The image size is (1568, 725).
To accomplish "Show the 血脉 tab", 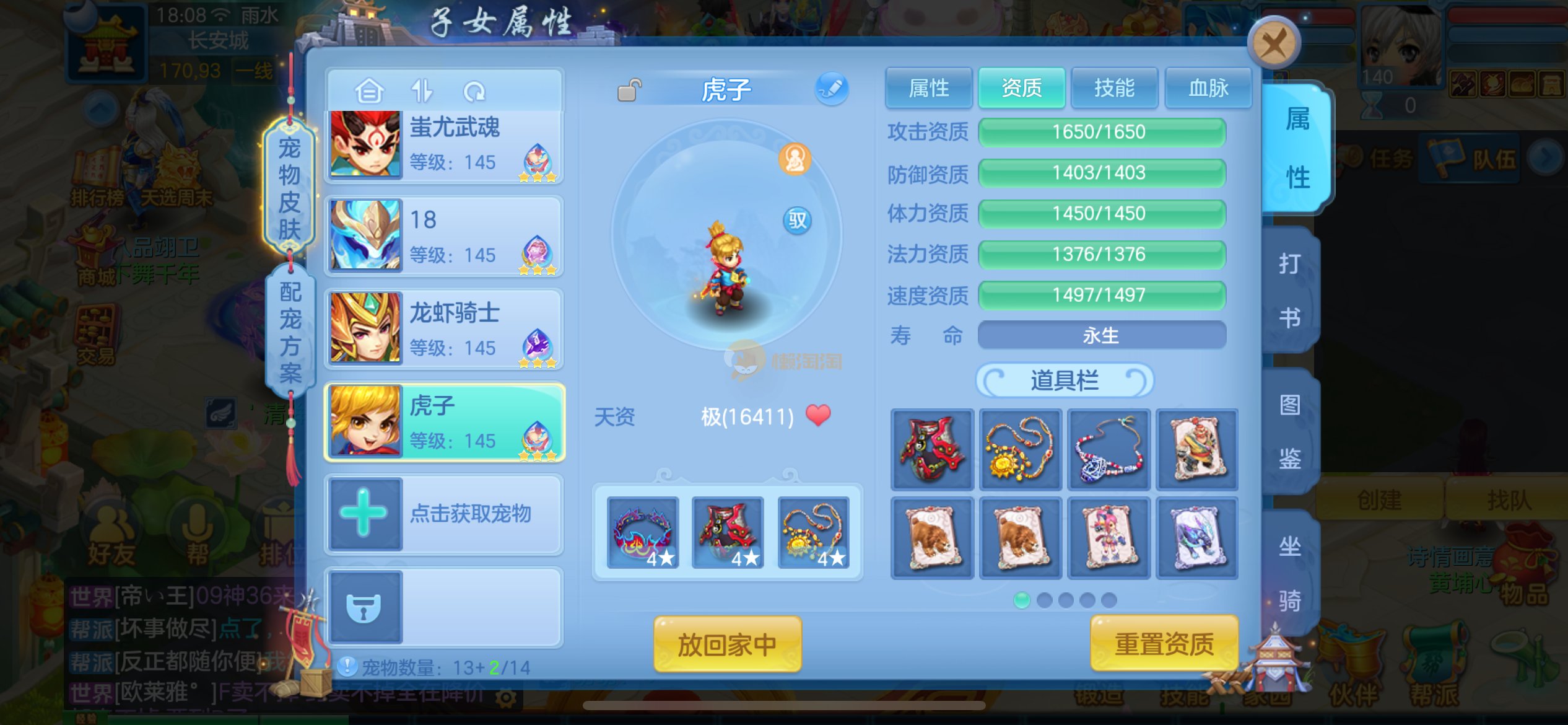I will (x=1208, y=88).
